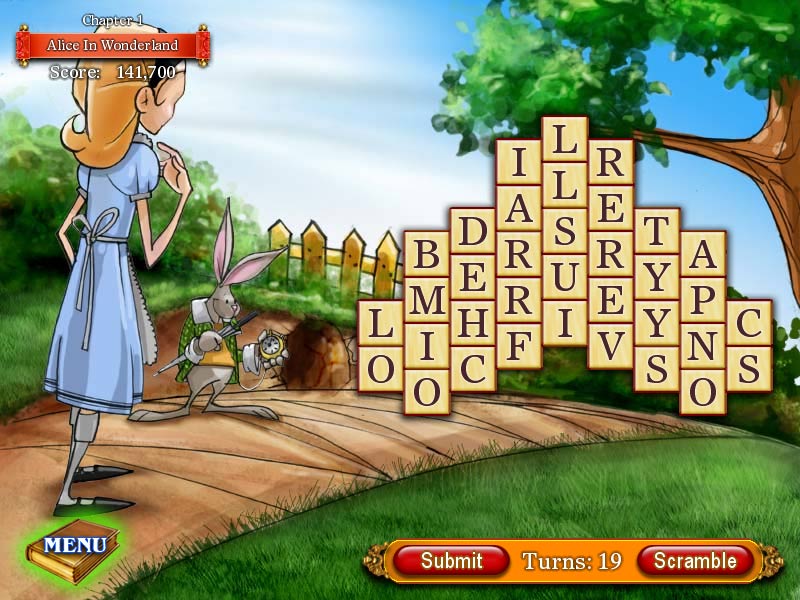Choose the letter D tile
The height and width of the screenshot is (600, 800).
[473, 231]
